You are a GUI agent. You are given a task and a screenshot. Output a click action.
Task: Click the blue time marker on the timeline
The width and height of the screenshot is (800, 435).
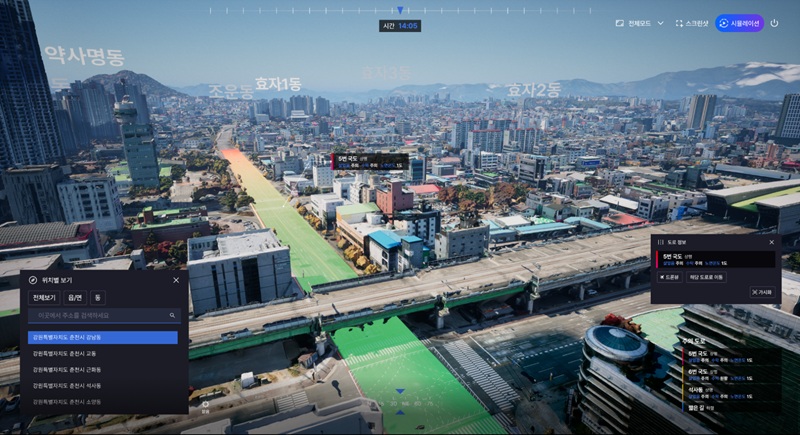(x=401, y=10)
